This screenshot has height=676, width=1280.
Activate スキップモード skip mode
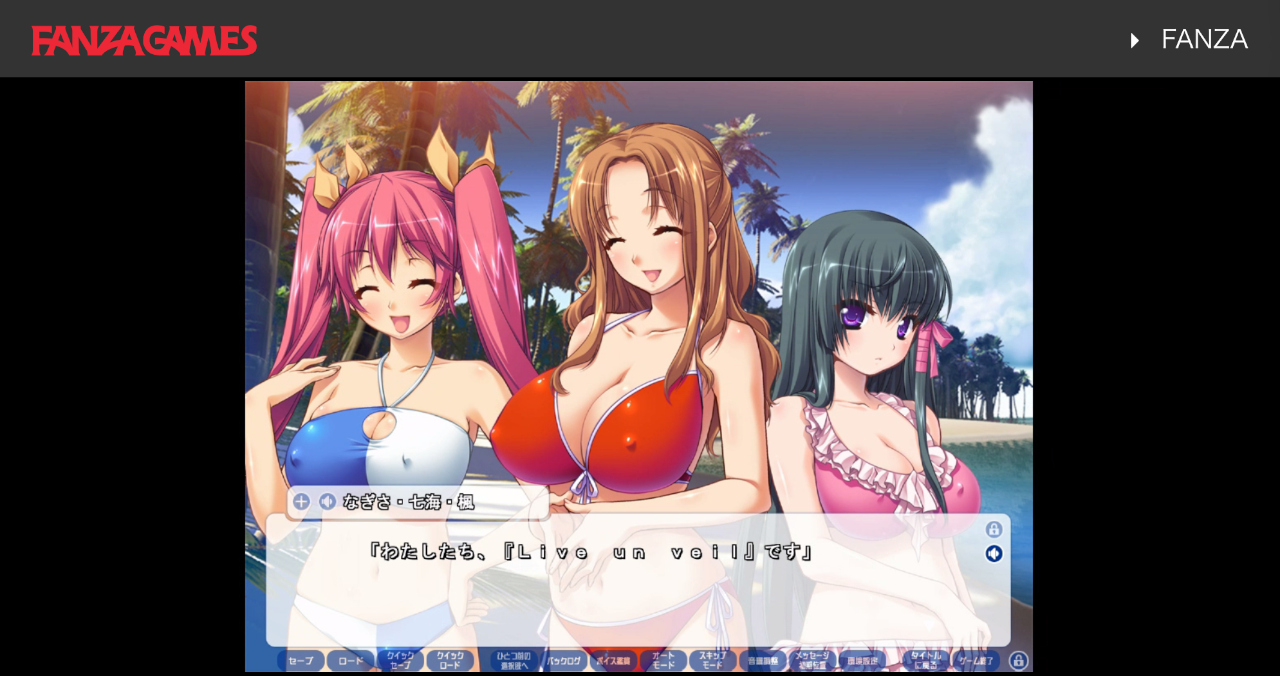(713, 661)
